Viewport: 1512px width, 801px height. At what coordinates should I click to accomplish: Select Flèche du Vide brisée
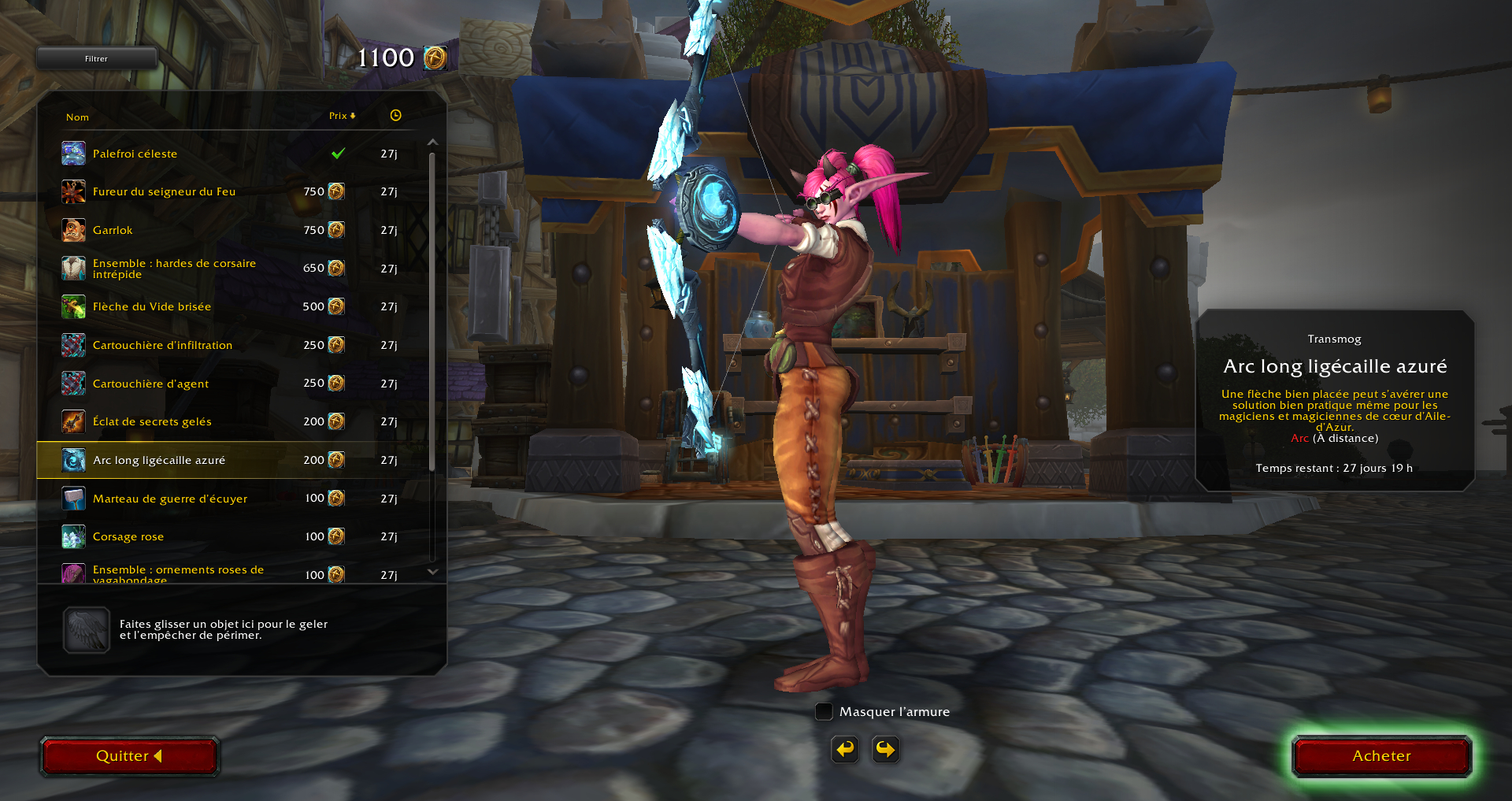pyautogui.click(x=152, y=306)
